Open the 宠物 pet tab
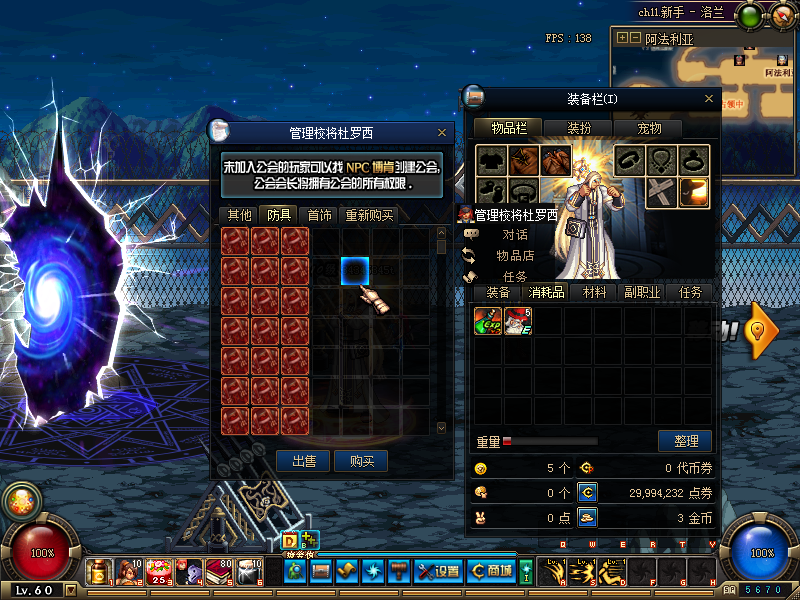800x600 pixels. 649,128
